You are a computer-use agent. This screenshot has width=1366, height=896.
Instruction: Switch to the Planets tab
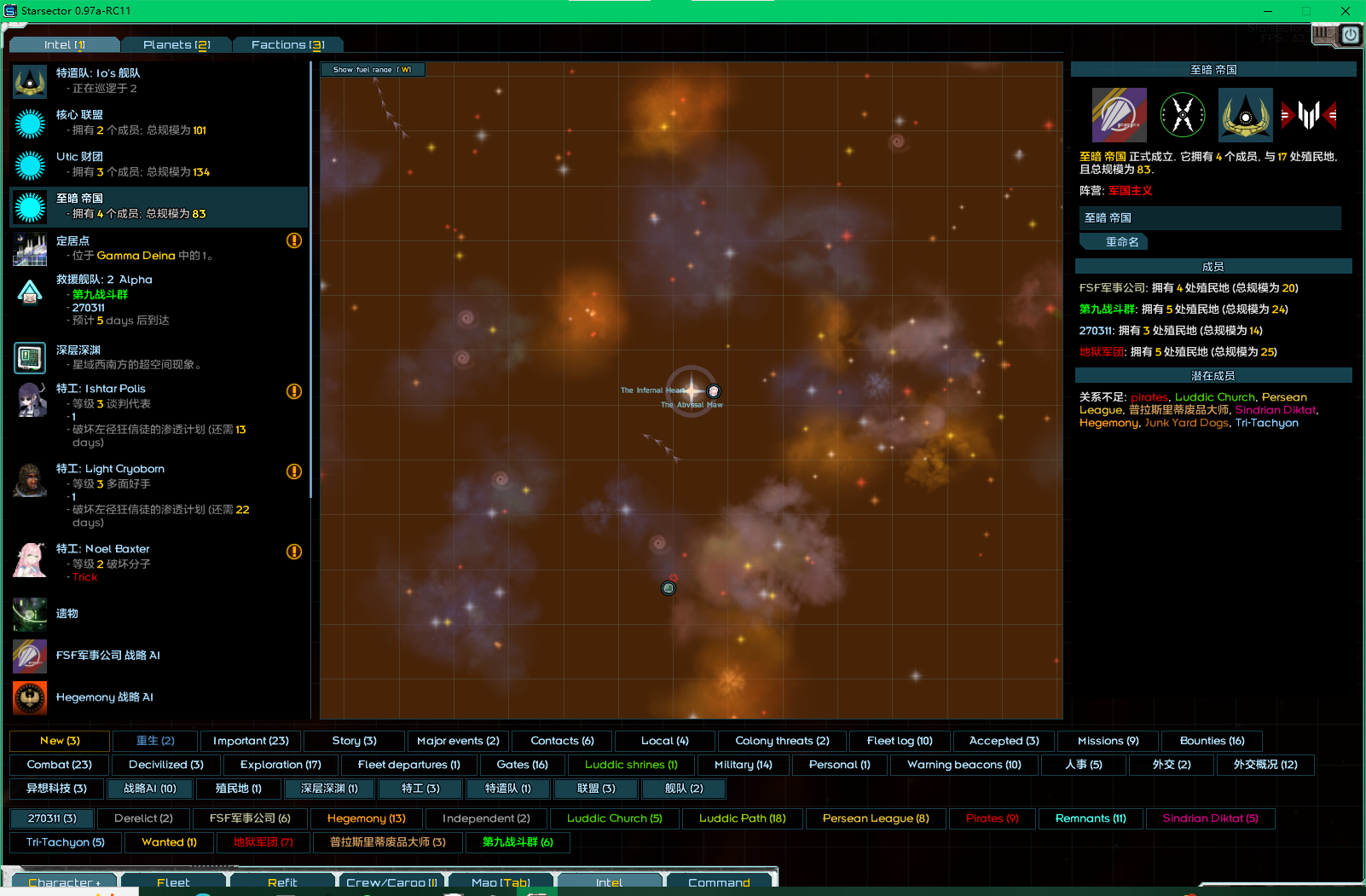coord(176,44)
